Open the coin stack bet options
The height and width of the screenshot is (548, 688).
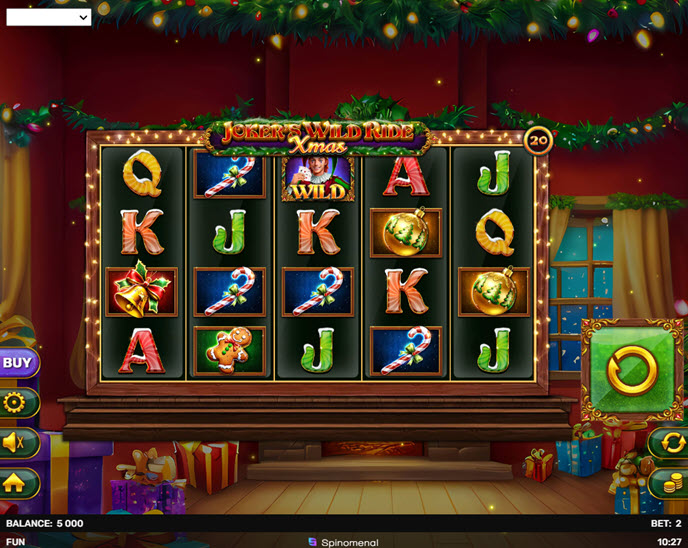tap(667, 483)
